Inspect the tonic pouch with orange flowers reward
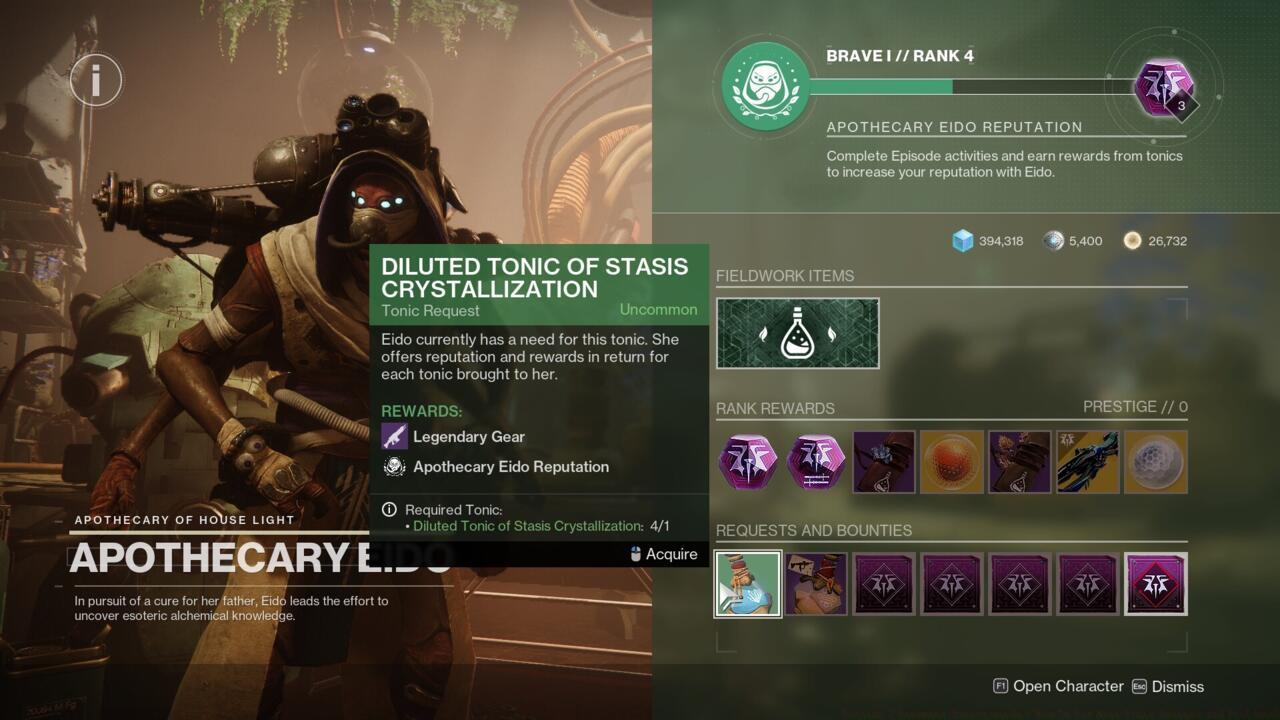 tap(1020, 462)
